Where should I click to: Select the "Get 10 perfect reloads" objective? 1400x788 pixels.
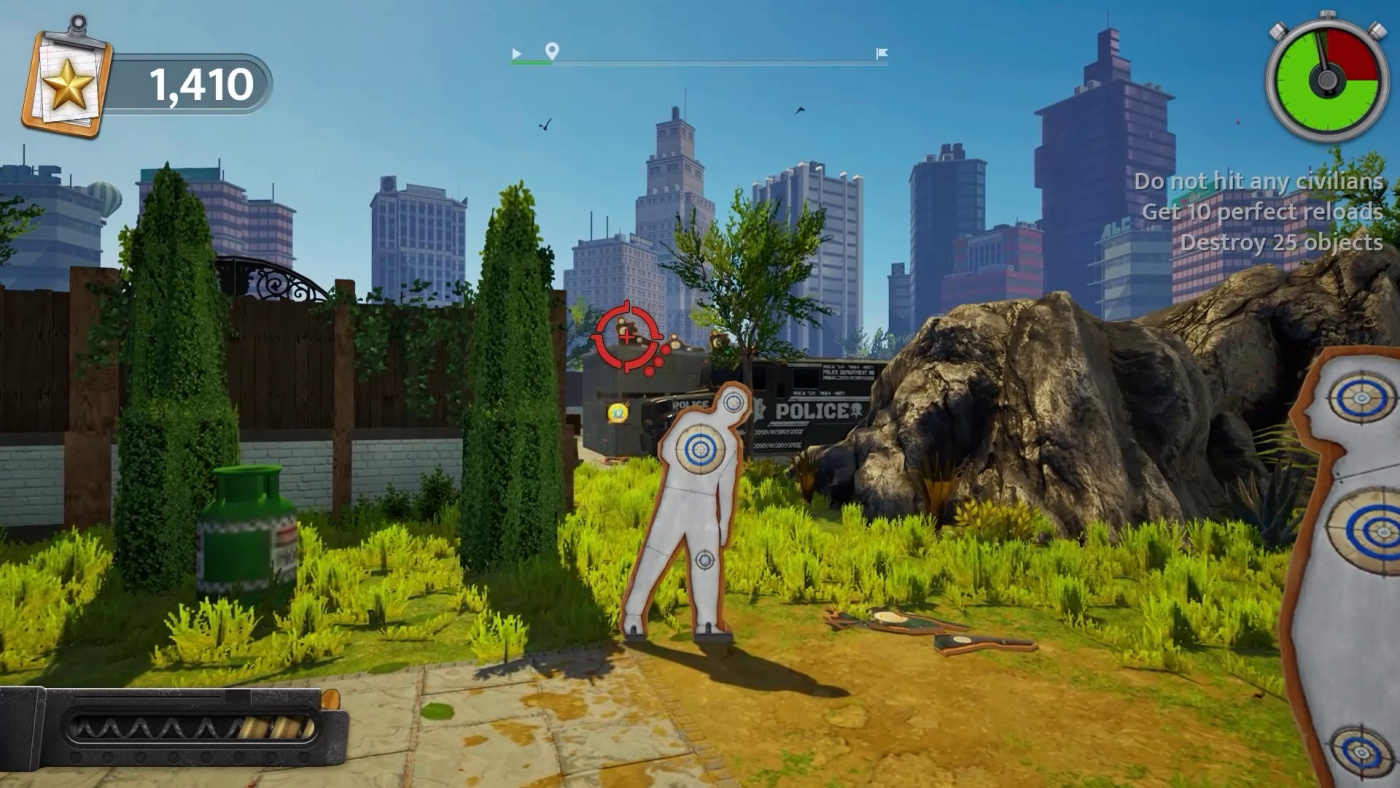click(x=1262, y=212)
